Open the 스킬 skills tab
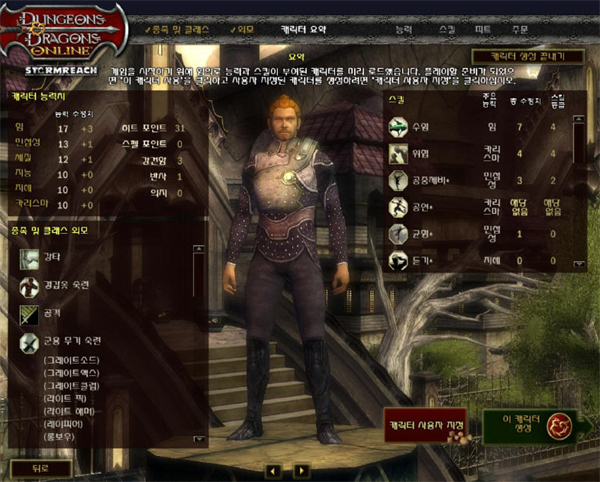Image resolution: width=600 pixels, height=482 pixels. [x=446, y=30]
